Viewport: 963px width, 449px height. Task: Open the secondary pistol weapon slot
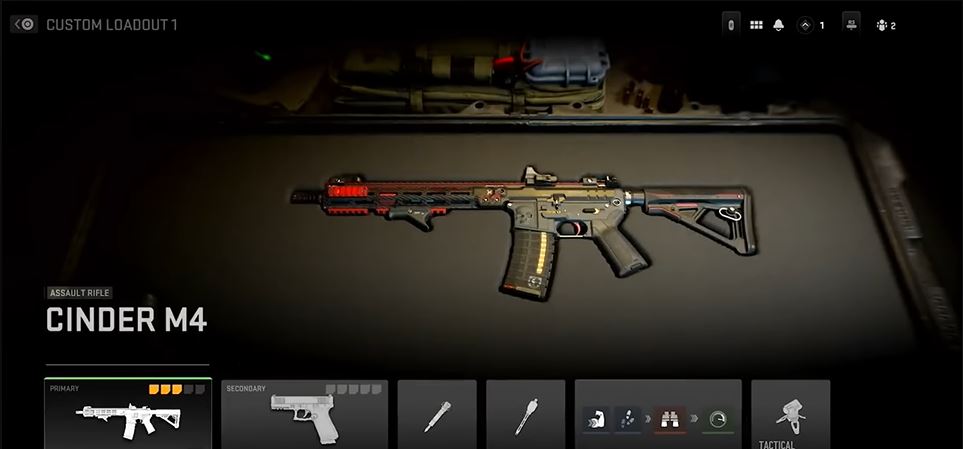coord(304,414)
